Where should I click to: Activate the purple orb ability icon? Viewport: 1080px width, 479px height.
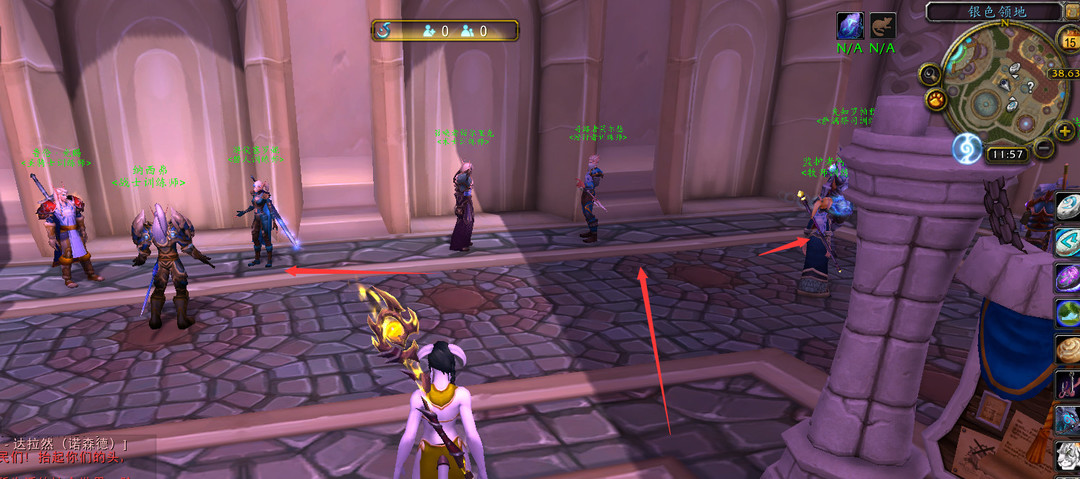click(x=1068, y=278)
